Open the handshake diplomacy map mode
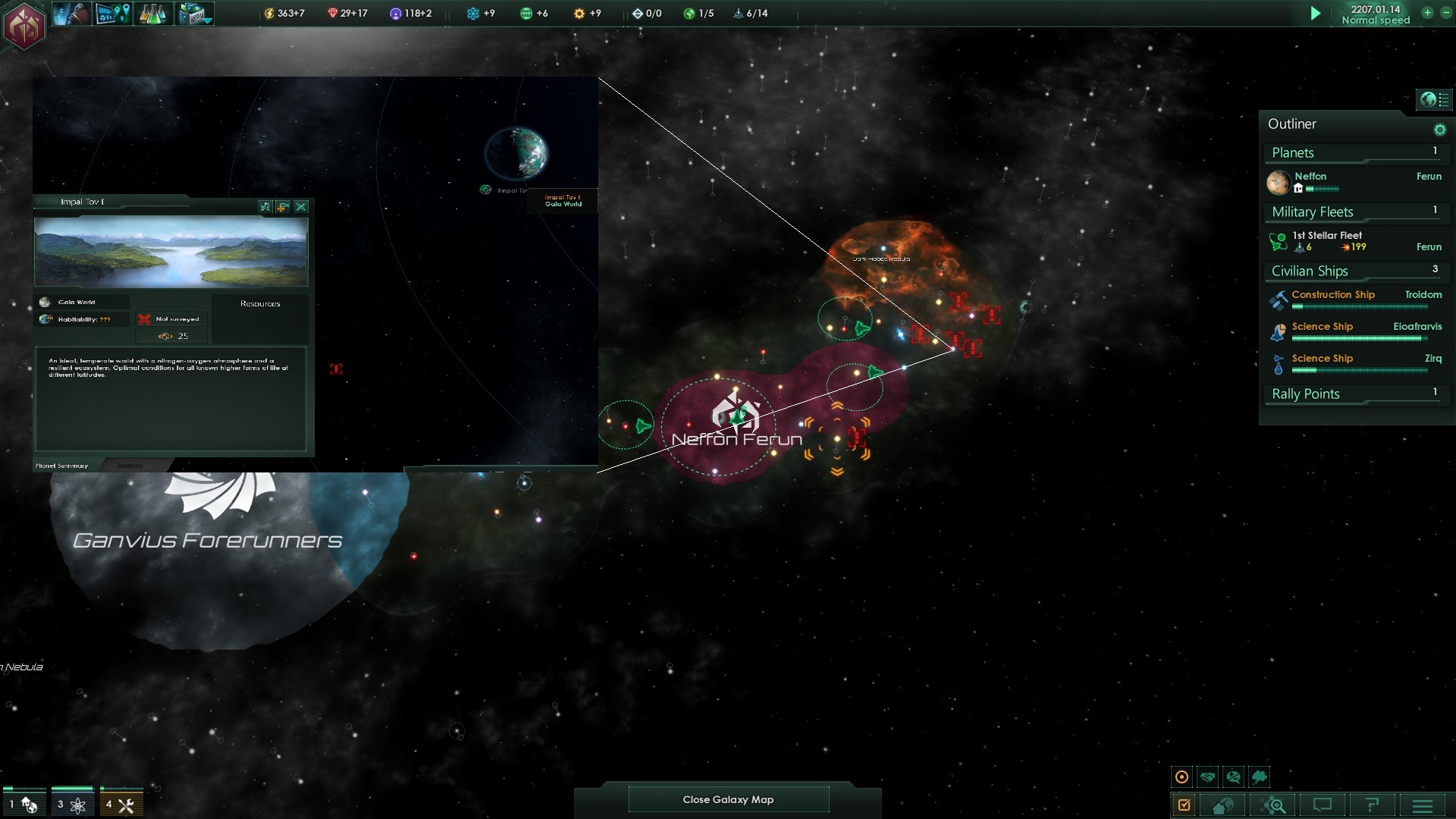The image size is (1456, 819). pos(1208,777)
